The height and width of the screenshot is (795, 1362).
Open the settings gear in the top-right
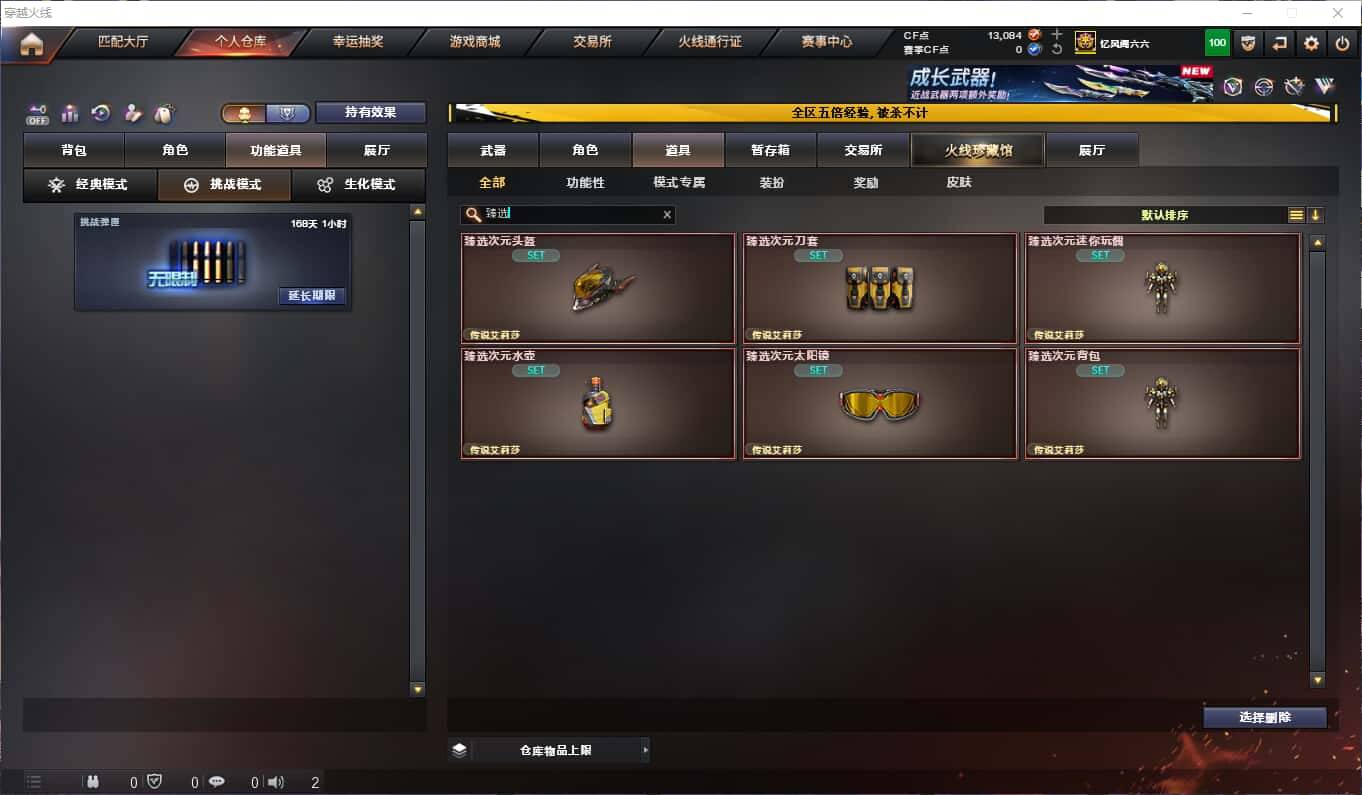(x=1312, y=43)
